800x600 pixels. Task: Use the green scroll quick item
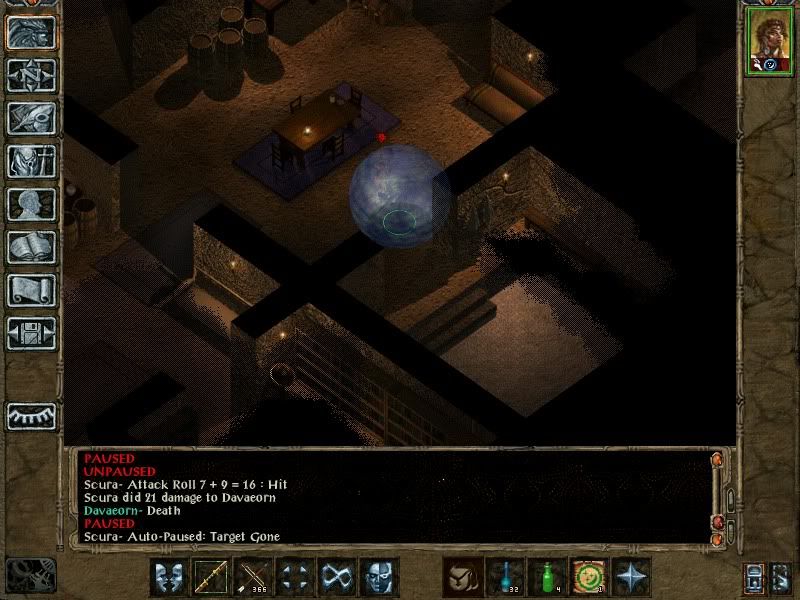pyautogui.click(x=589, y=577)
